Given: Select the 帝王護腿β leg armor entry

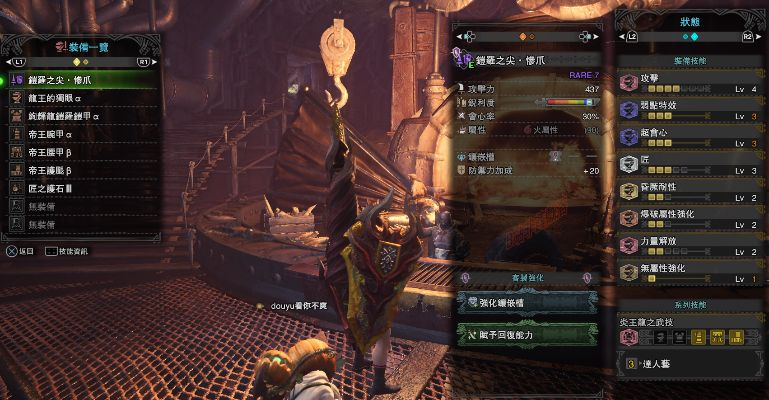Looking at the screenshot, I should click(80, 170).
